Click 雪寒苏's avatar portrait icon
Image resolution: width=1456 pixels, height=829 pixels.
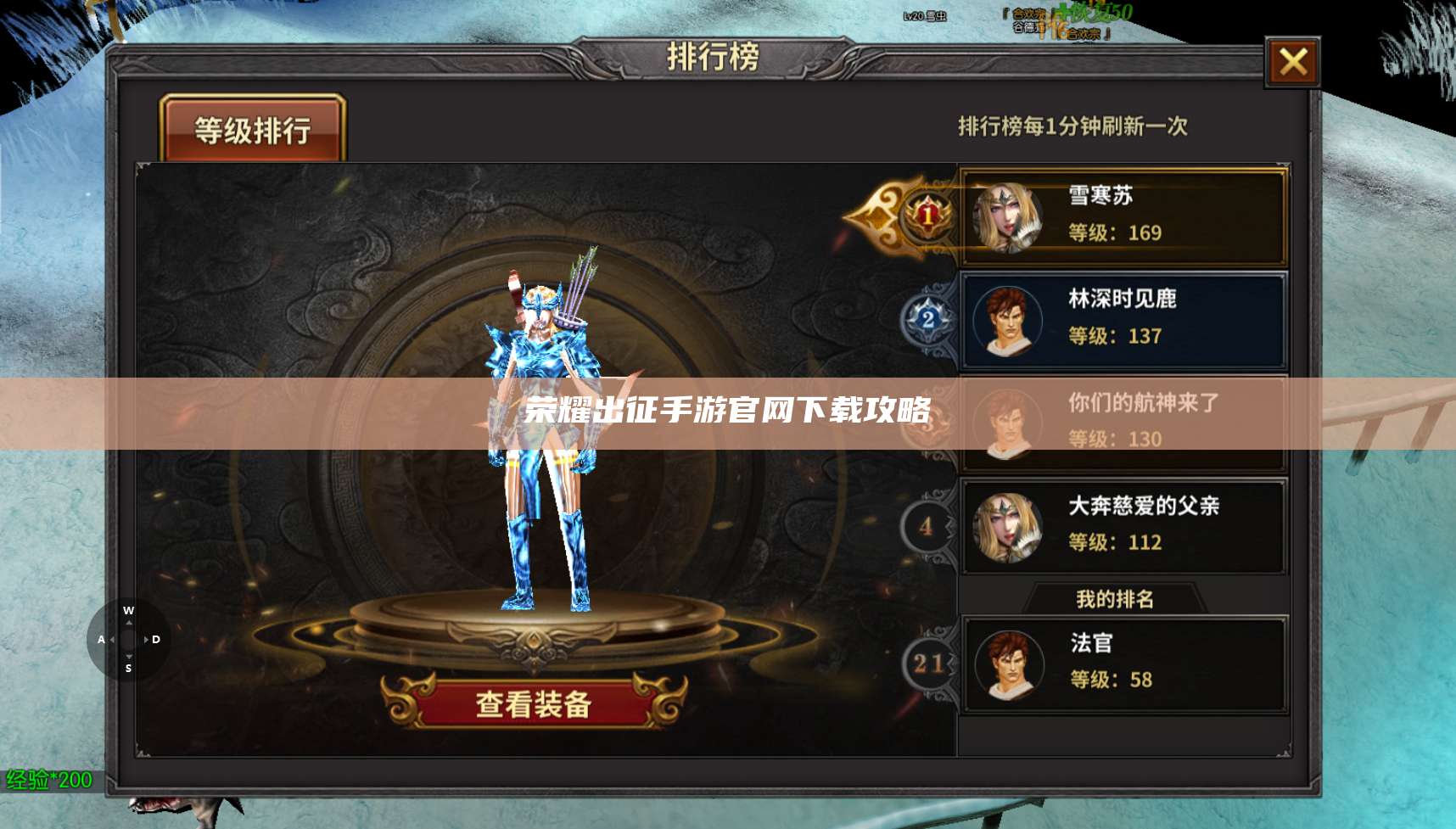click(1008, 215)
